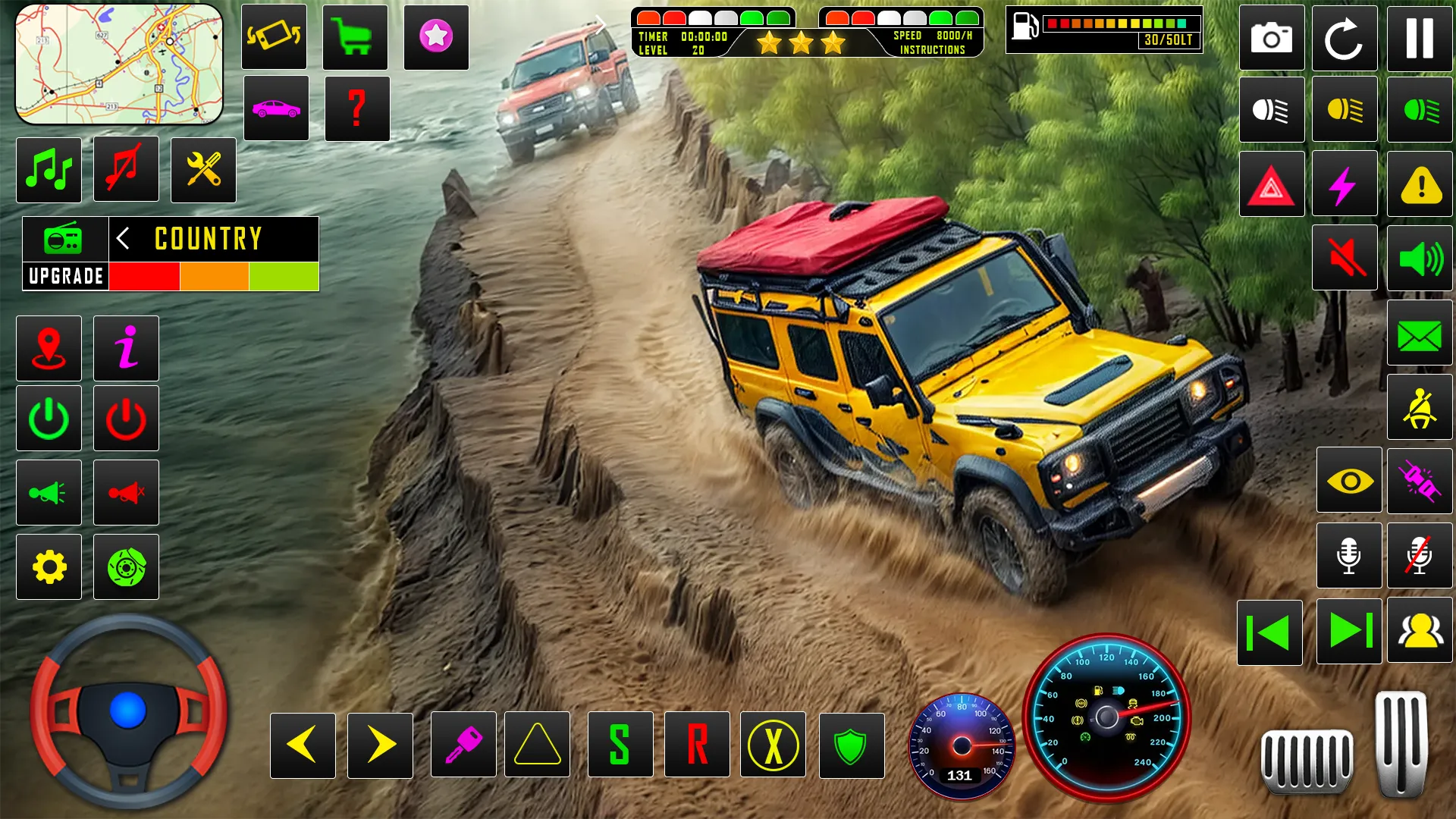Screen dimensions: 1456x819
Task: Select the camera view icon
Action: pyautogui.click(x=1272, y=38)
